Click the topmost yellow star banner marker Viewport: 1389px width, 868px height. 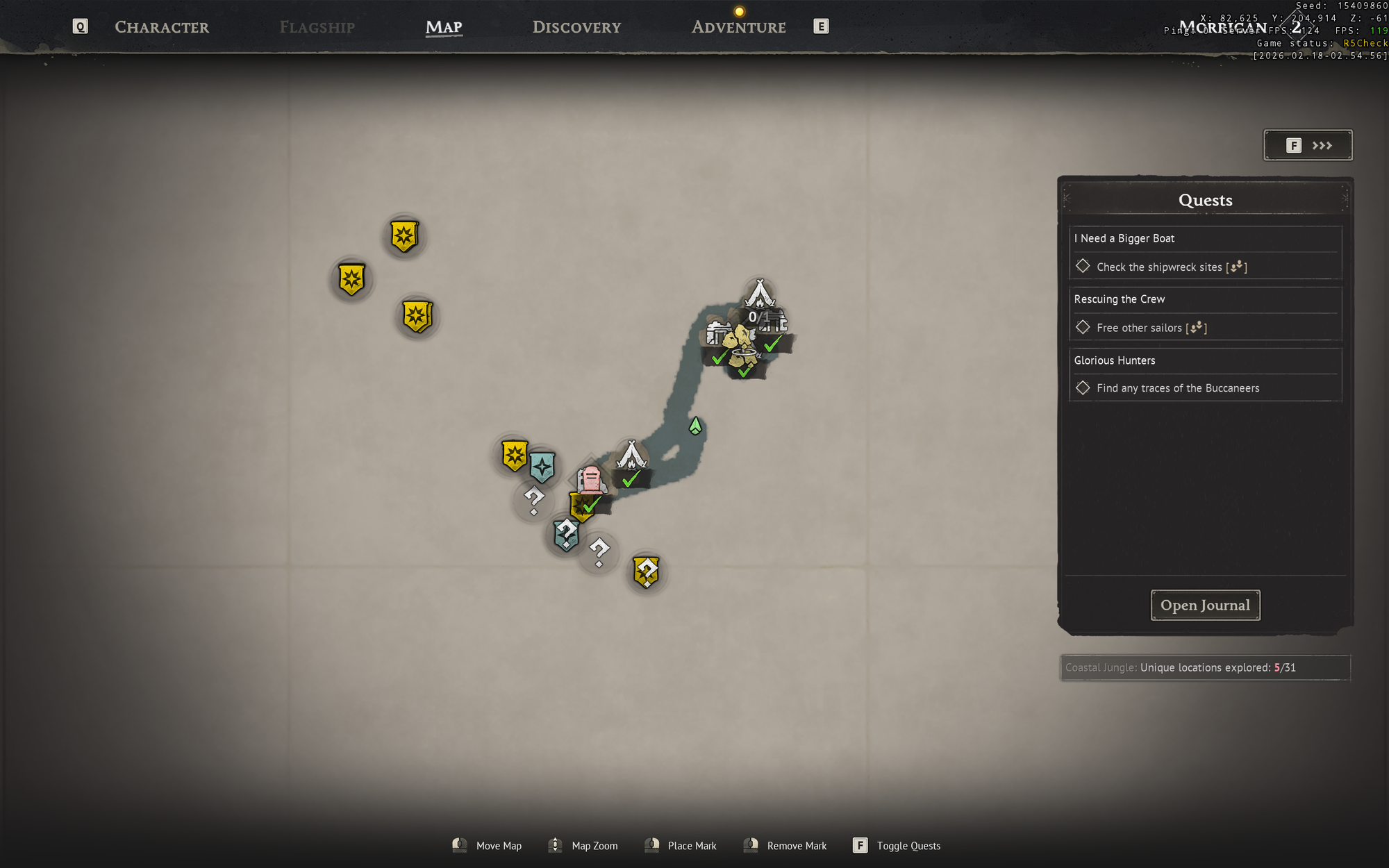tap(405, 236)
